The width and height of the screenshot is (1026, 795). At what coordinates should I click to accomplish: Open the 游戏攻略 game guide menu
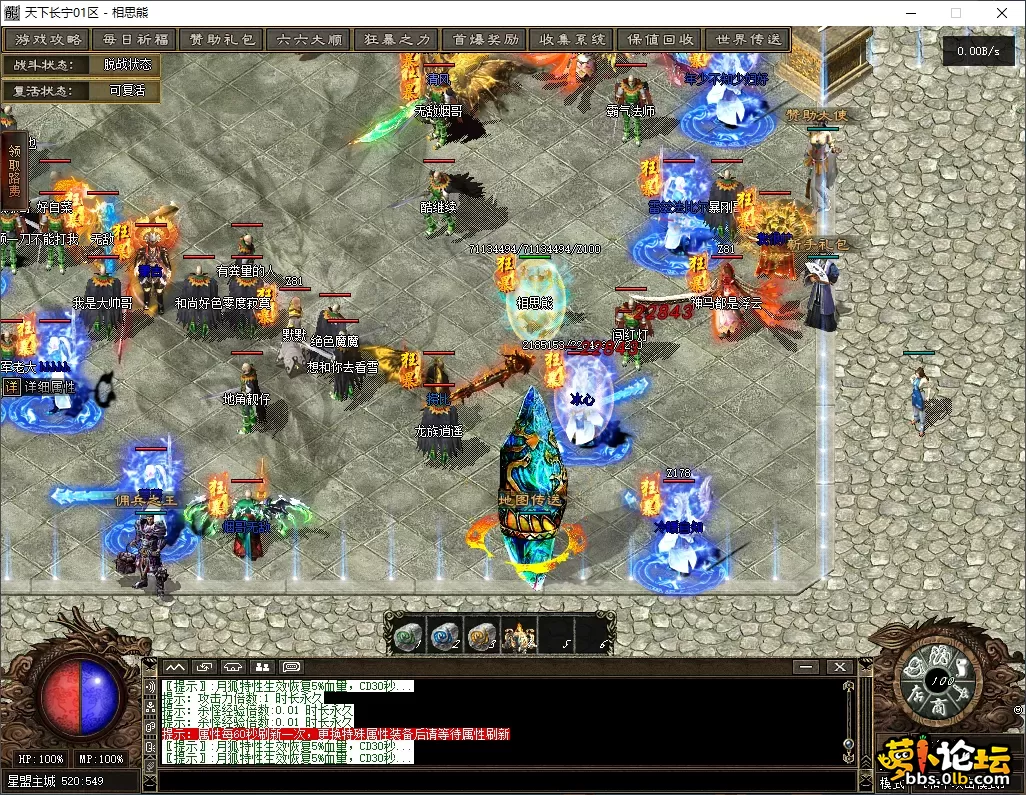coord(46,40)
